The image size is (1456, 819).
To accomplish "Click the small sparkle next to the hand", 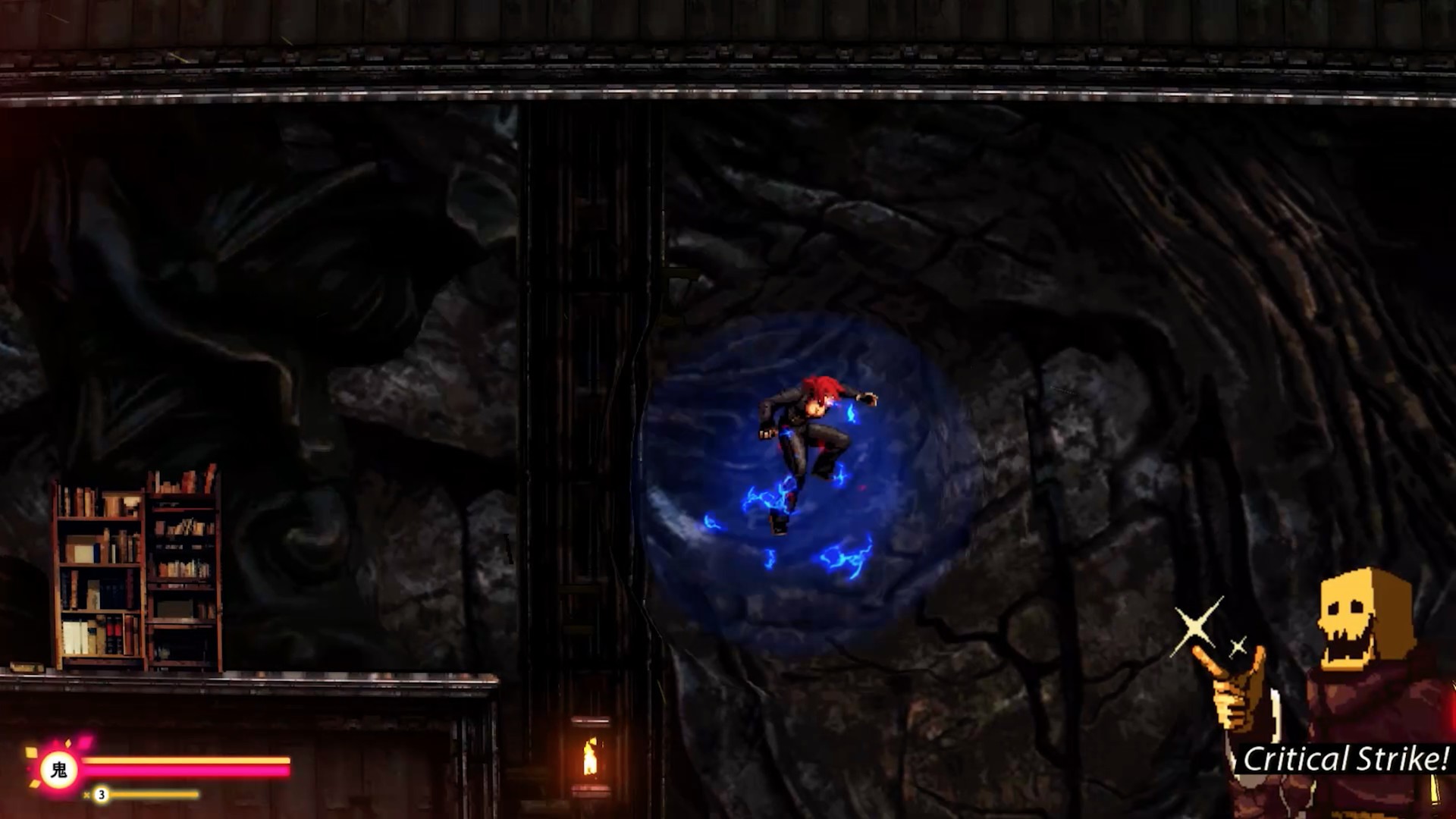I will tap(1238, 645).
